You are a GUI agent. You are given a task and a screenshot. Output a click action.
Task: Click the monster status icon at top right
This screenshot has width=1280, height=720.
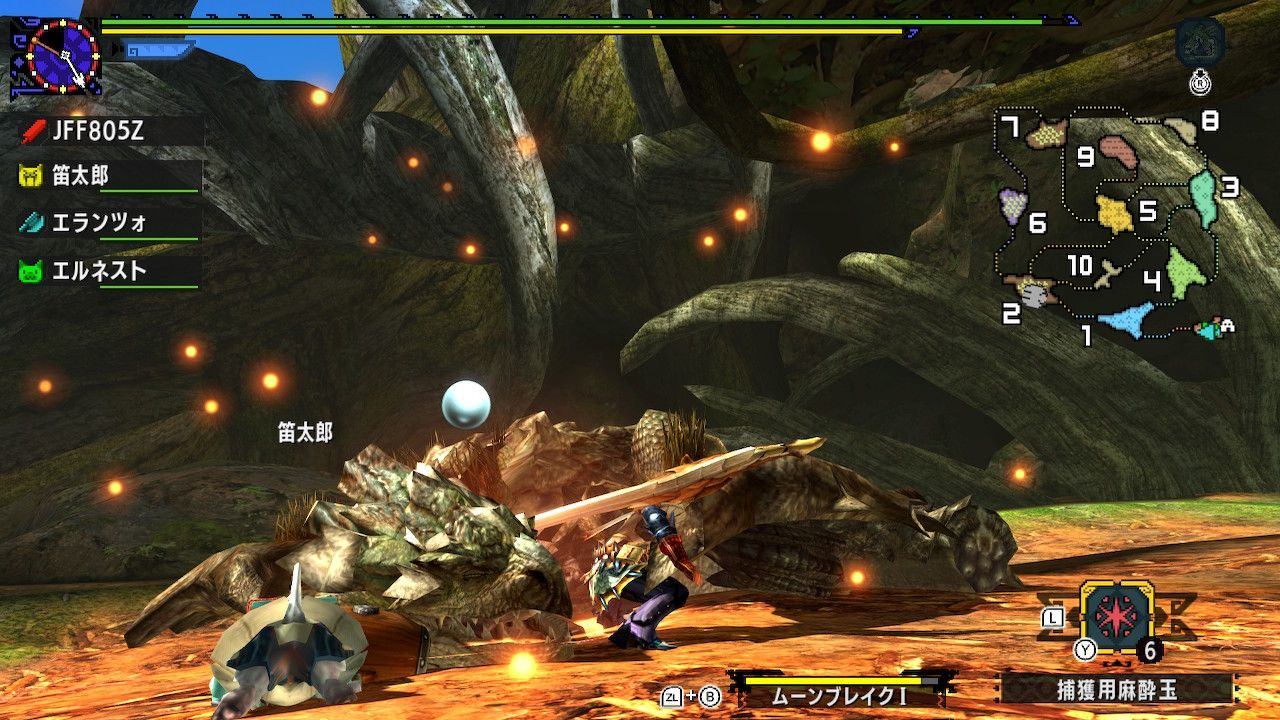tap(1199, 44)
